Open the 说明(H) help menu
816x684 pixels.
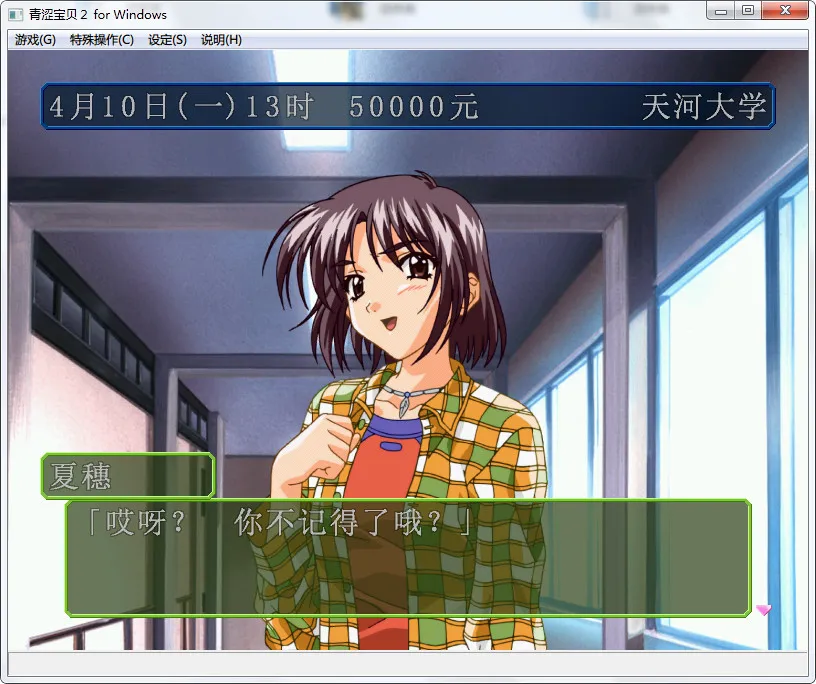click(221, 40)
